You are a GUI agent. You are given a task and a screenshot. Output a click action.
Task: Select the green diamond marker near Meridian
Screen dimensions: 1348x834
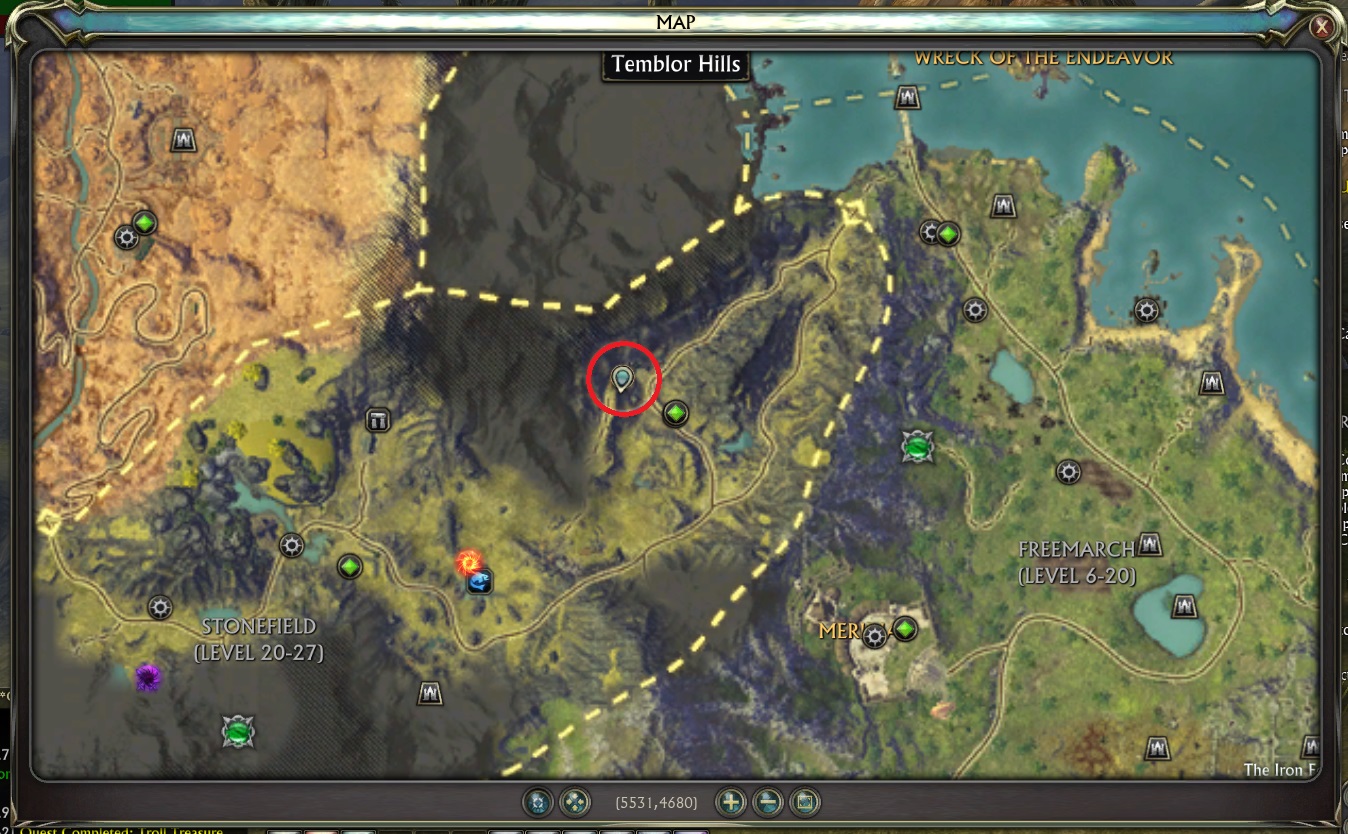click(903, 630)
